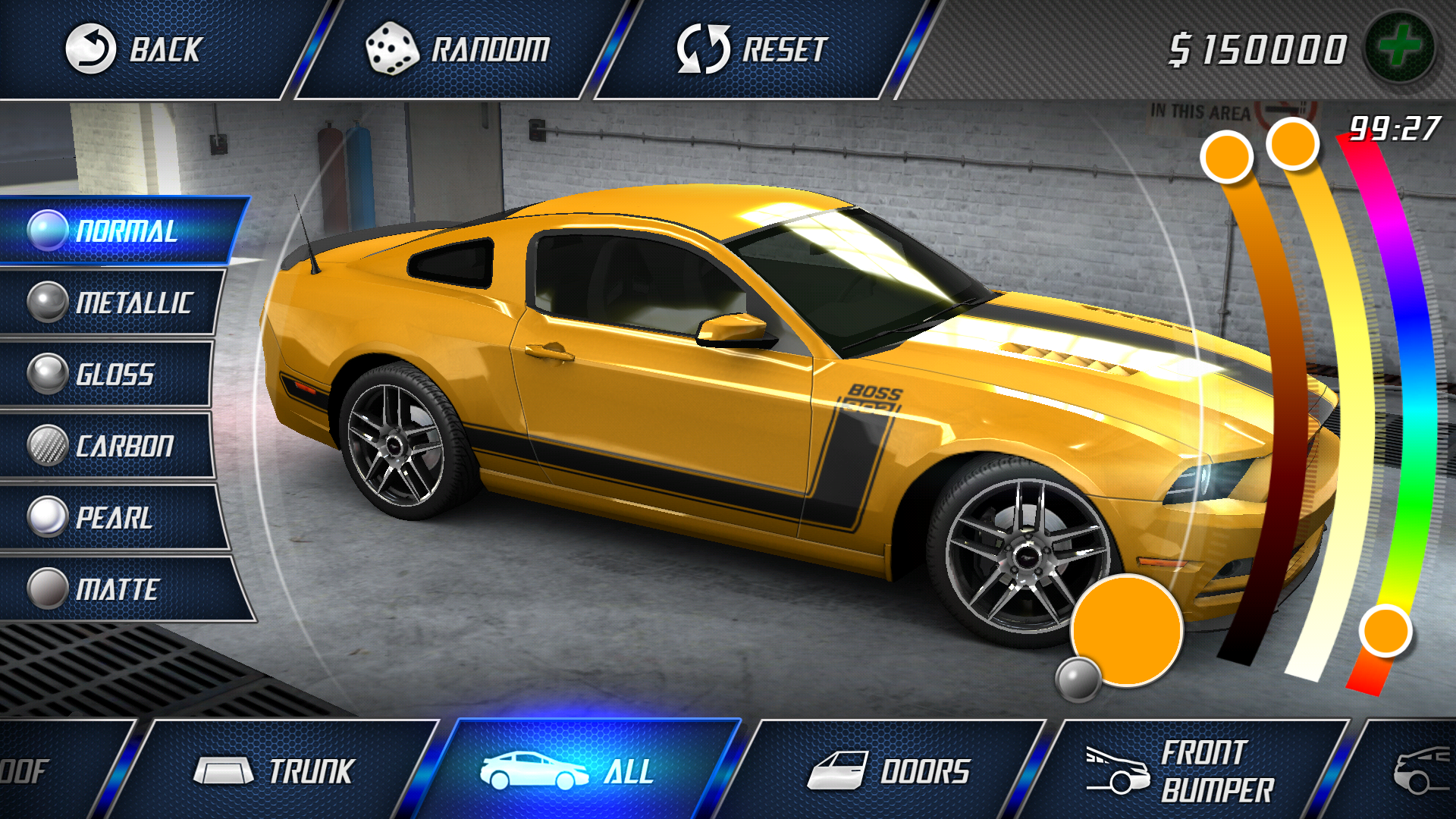The image size is (1456, 819).
Task: Open the Gloss finish option
Action: tap(114, 375)
